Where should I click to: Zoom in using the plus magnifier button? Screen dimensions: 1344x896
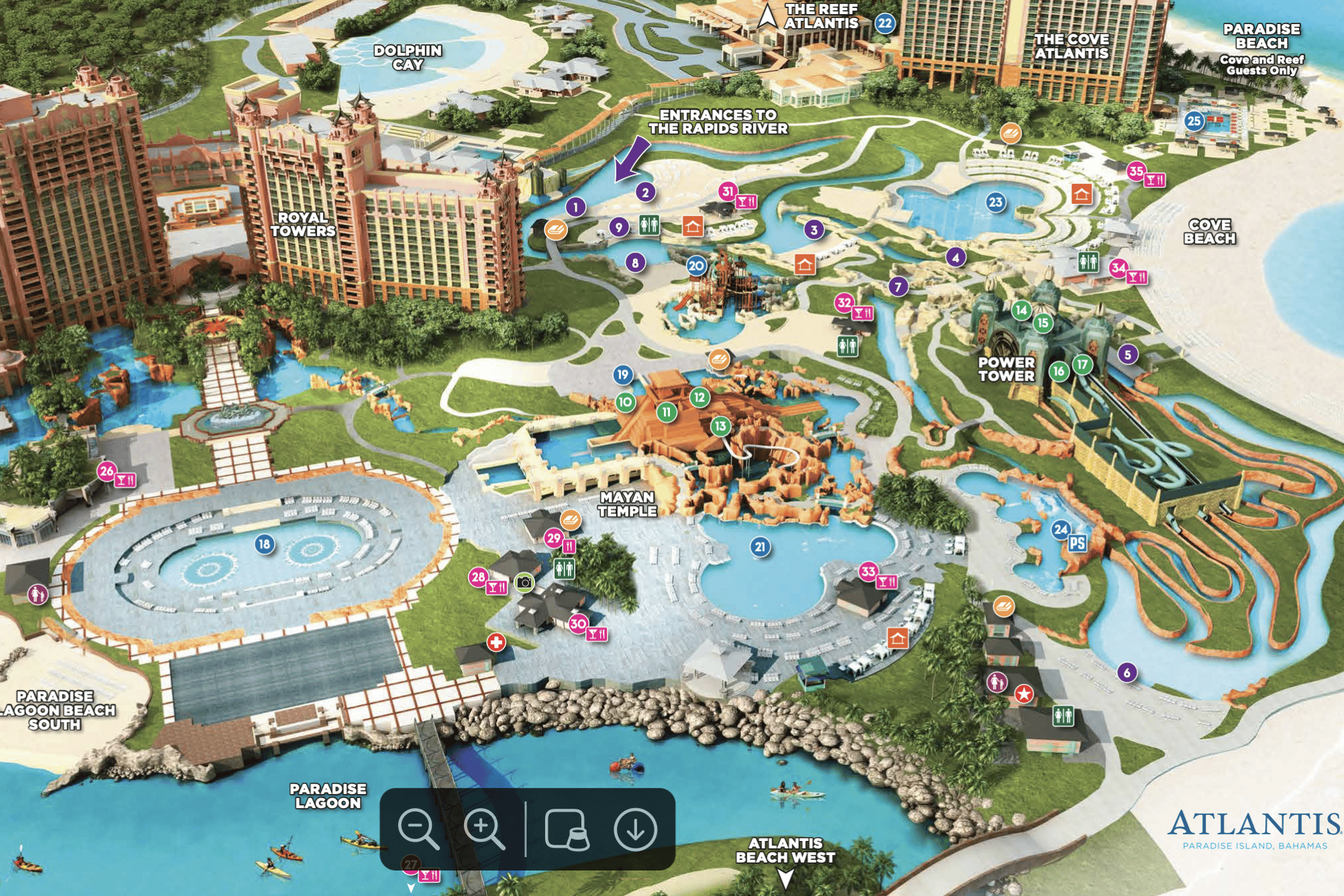[x=483, y=829]
